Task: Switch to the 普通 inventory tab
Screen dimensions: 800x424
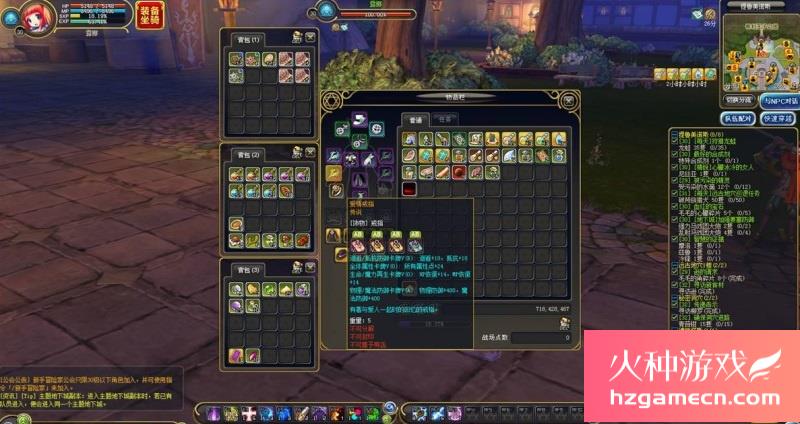Action: pyautogui.click(x=412, y=120)
